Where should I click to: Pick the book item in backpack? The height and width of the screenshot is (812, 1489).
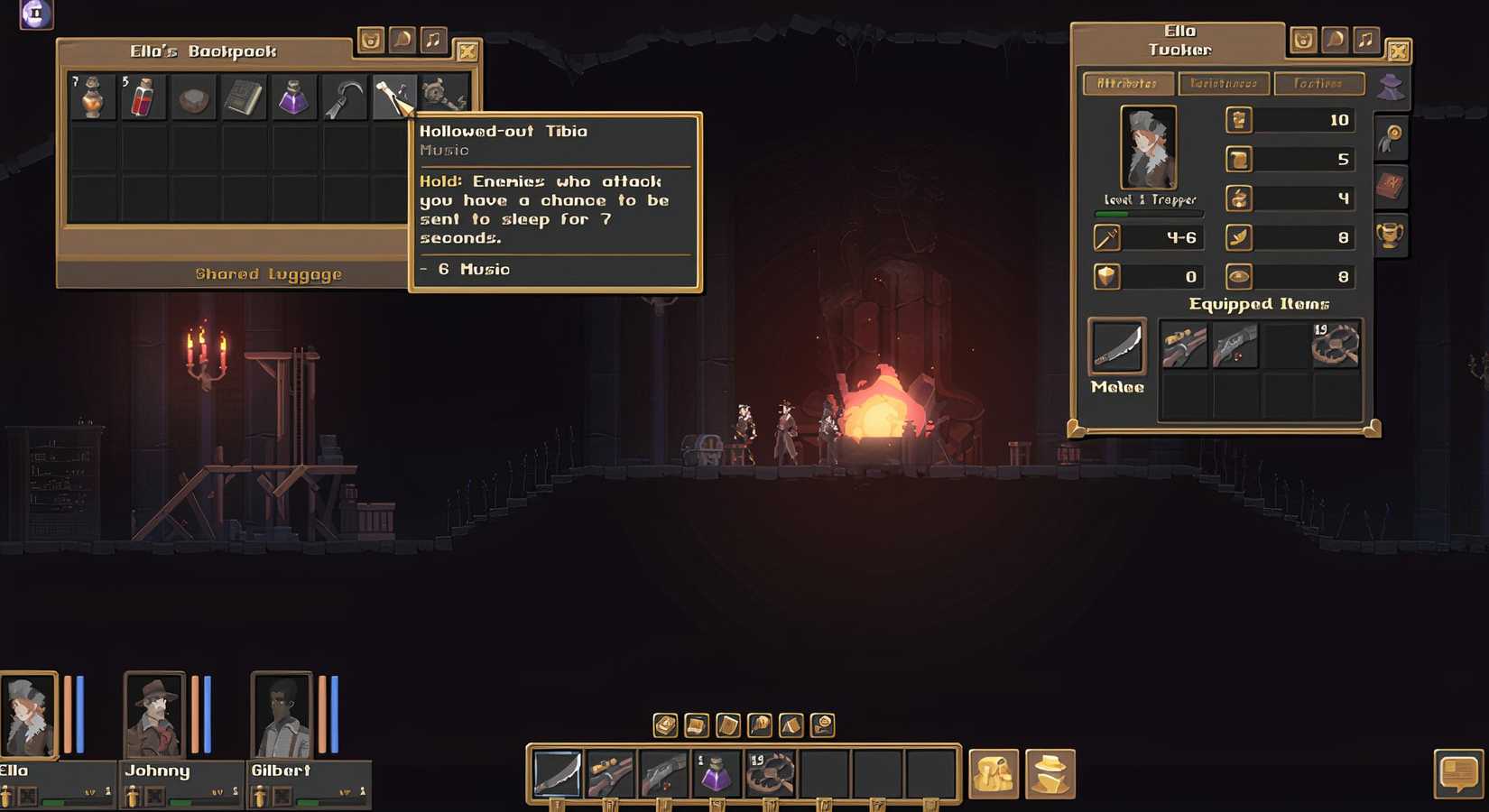(243, 97)
